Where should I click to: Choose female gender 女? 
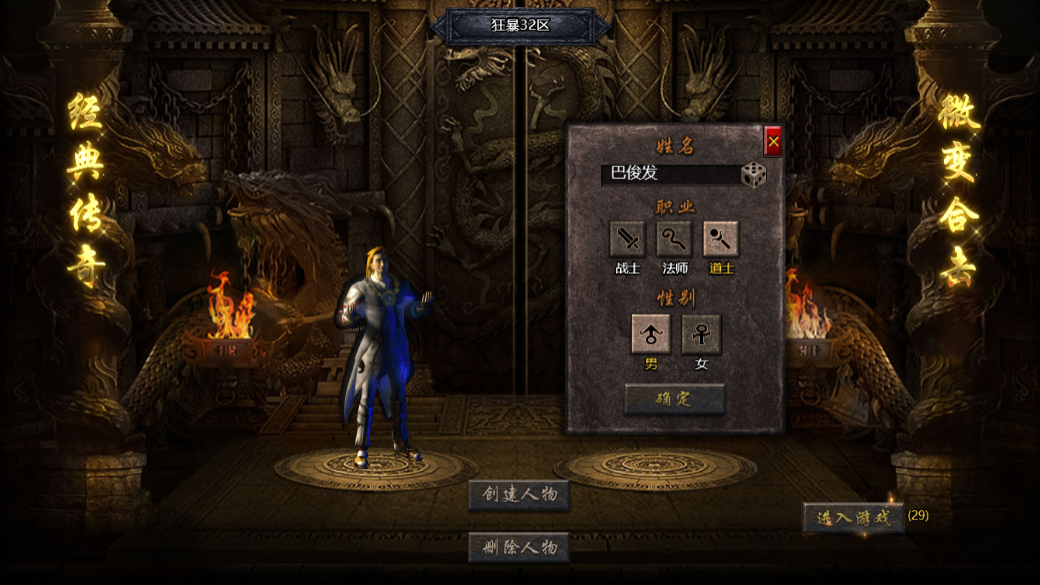(701, 334)
